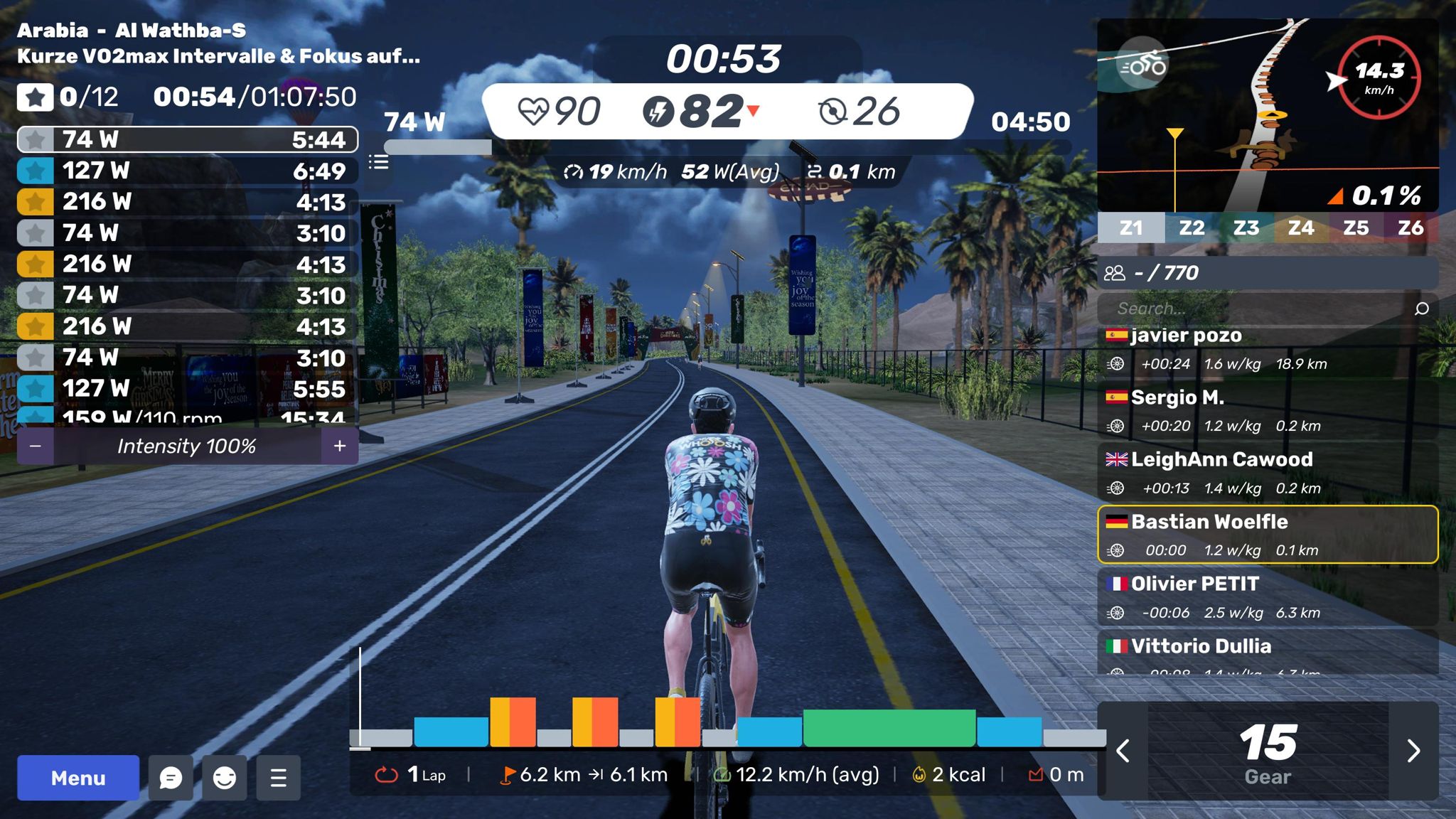Decrease workout intensity with the minus button
Image resolution: width=1456 pixels, height=819 pixels.
pyautogui.click(x=36, y=446)
